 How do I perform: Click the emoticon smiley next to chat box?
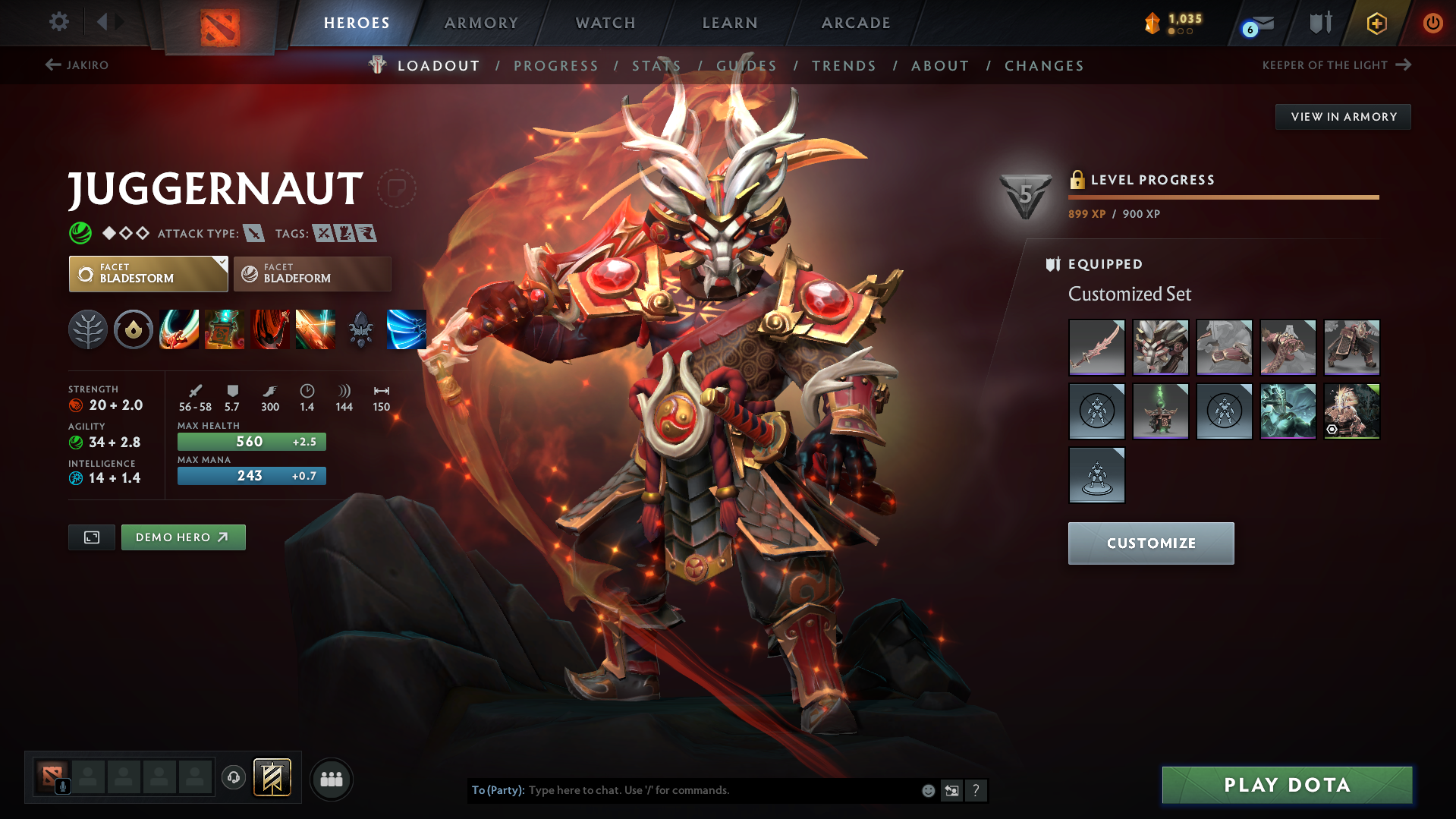927,790
